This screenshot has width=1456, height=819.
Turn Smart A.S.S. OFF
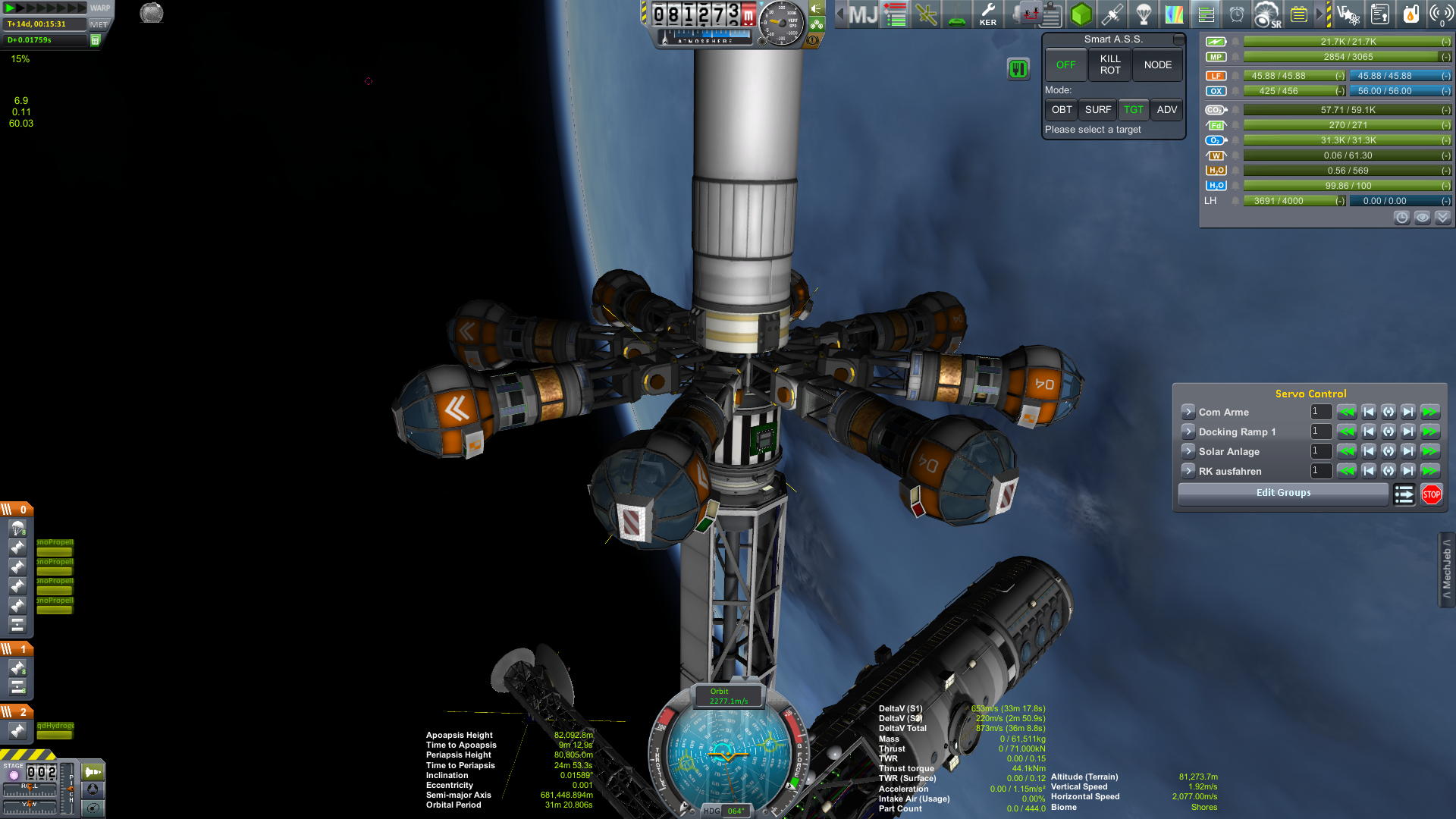pyautogui.click(x=1065, y=65)
